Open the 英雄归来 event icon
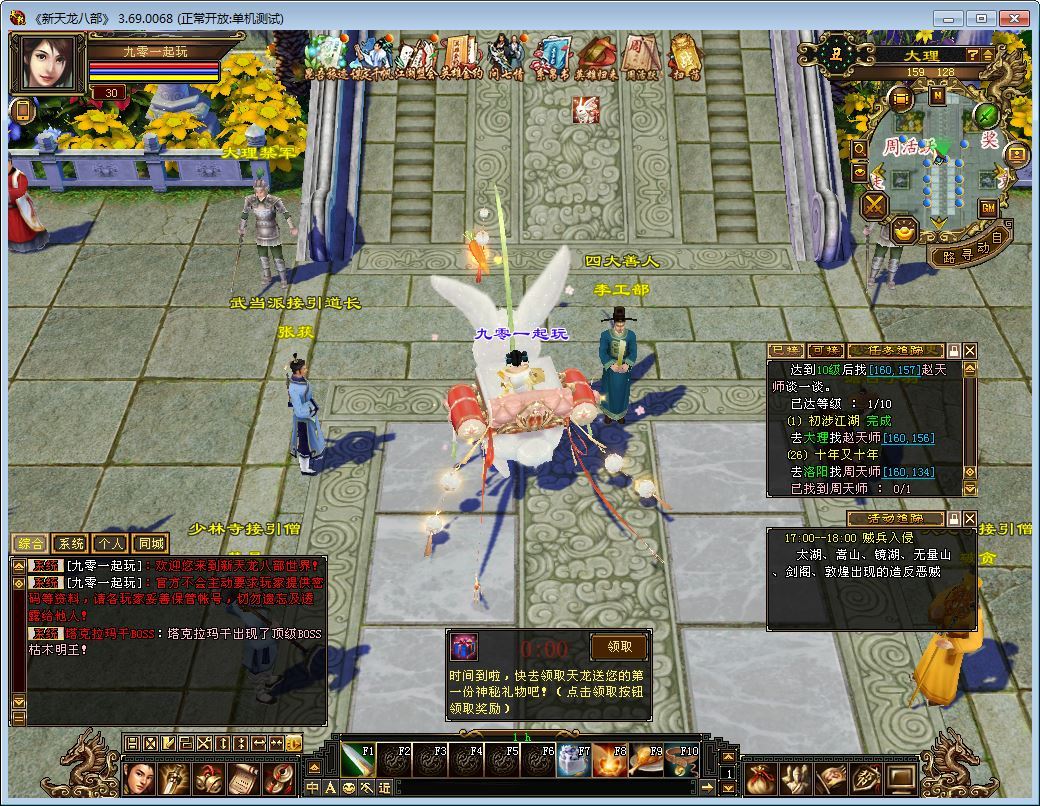Viewport: 1040px width, 806px height. [x=594, y=55]
